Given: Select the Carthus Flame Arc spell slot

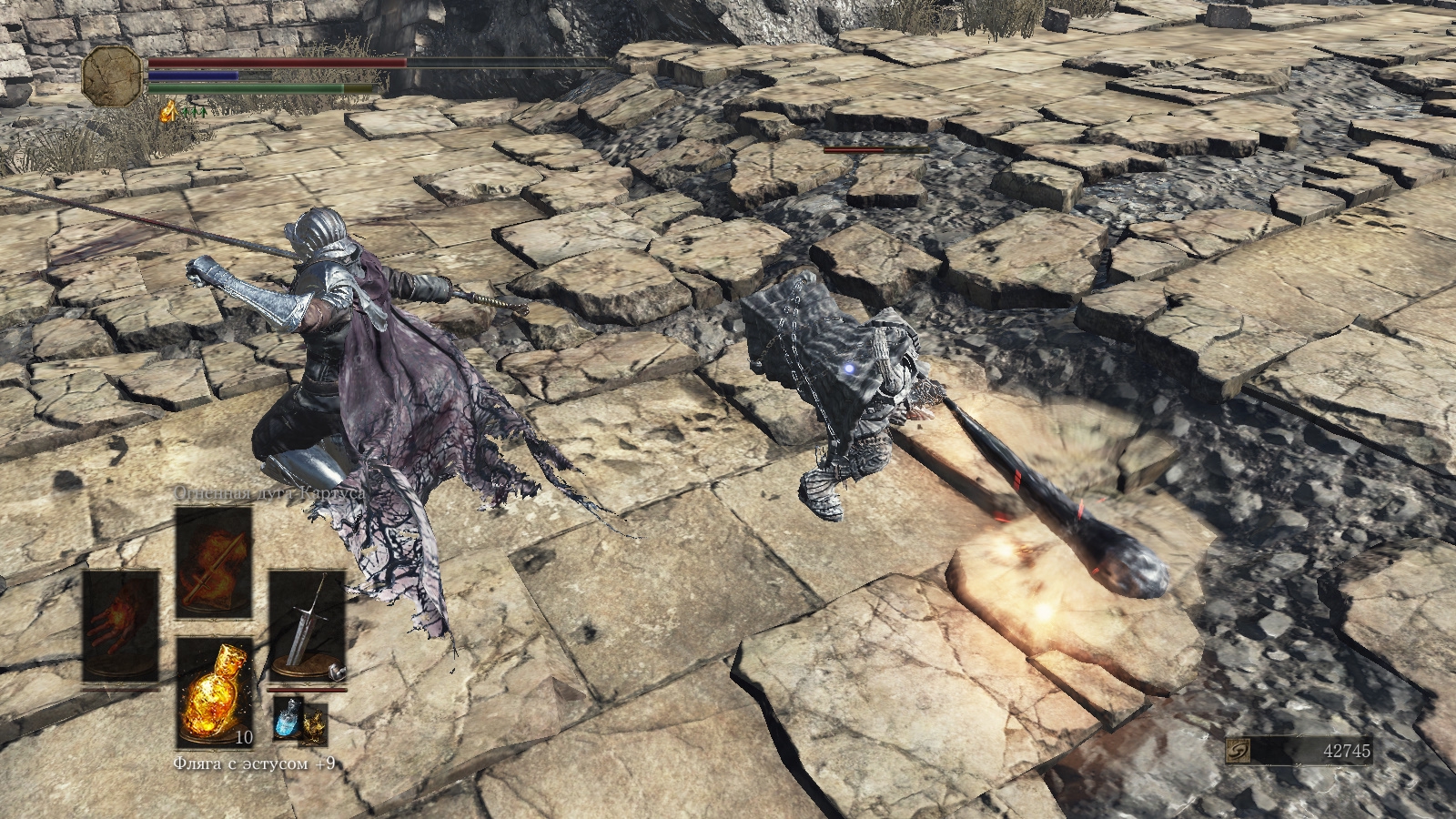Looking at the screenshot, I should click(x=214, y=561).
